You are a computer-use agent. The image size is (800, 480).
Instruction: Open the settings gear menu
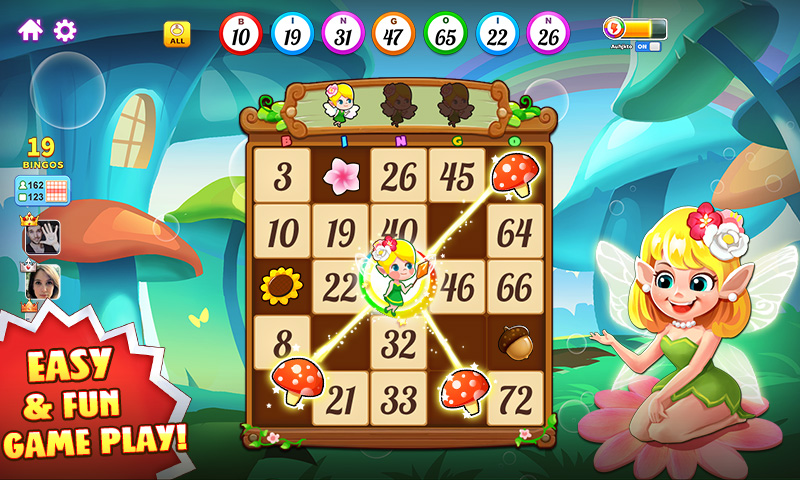click(x=65, y=30)
